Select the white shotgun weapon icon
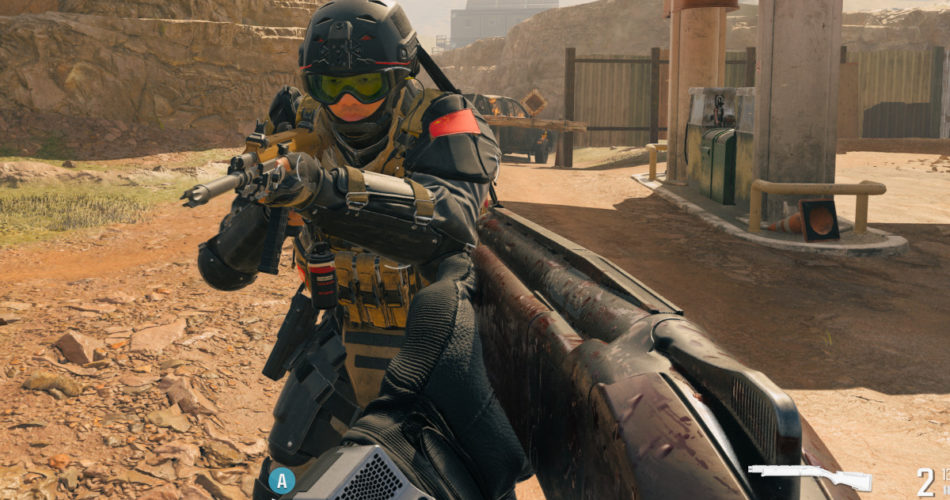This screenshot has width=950, height=500. click(x=809, y=476)
